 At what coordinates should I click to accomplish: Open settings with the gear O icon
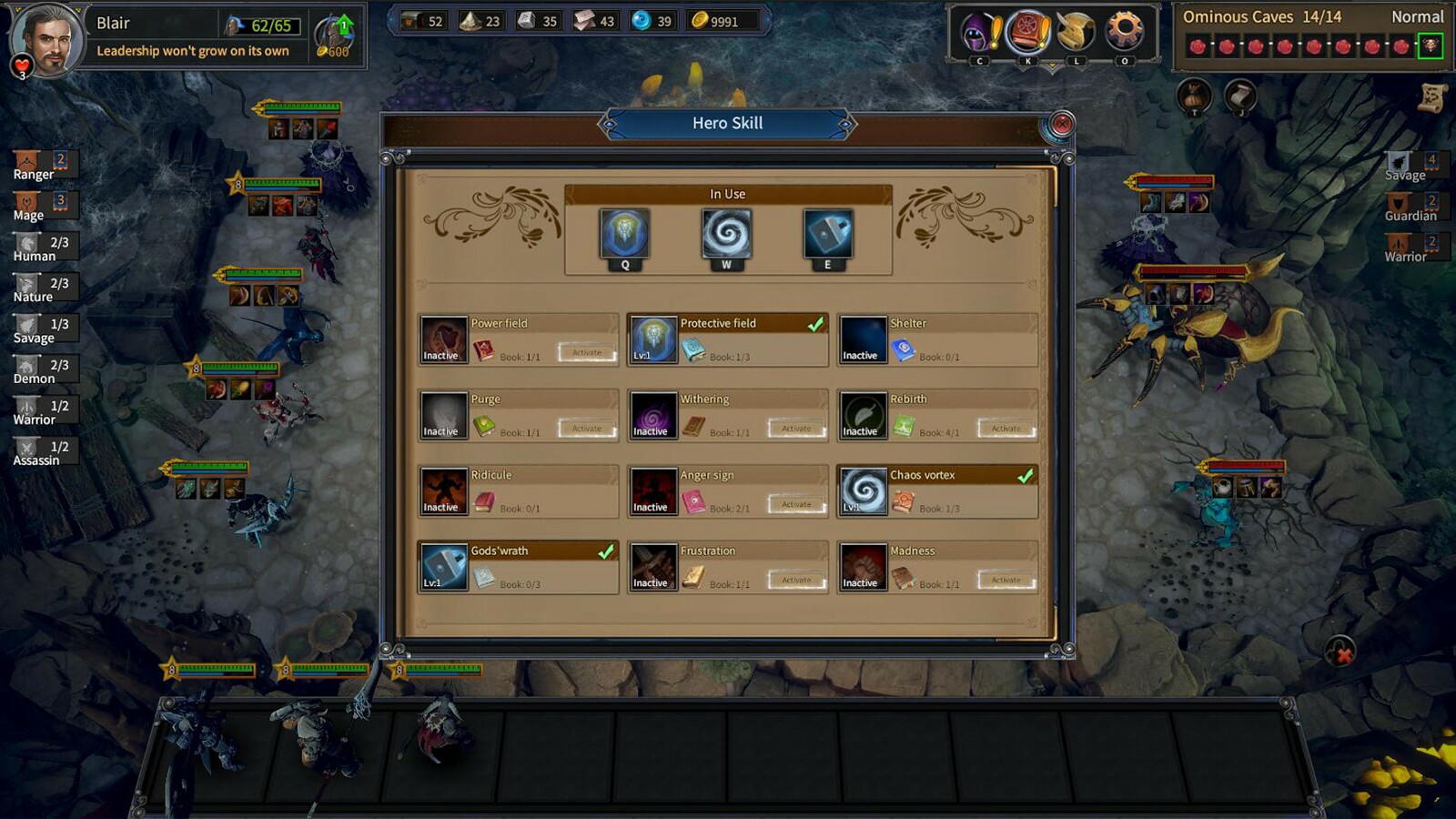tap(1123, 29)
